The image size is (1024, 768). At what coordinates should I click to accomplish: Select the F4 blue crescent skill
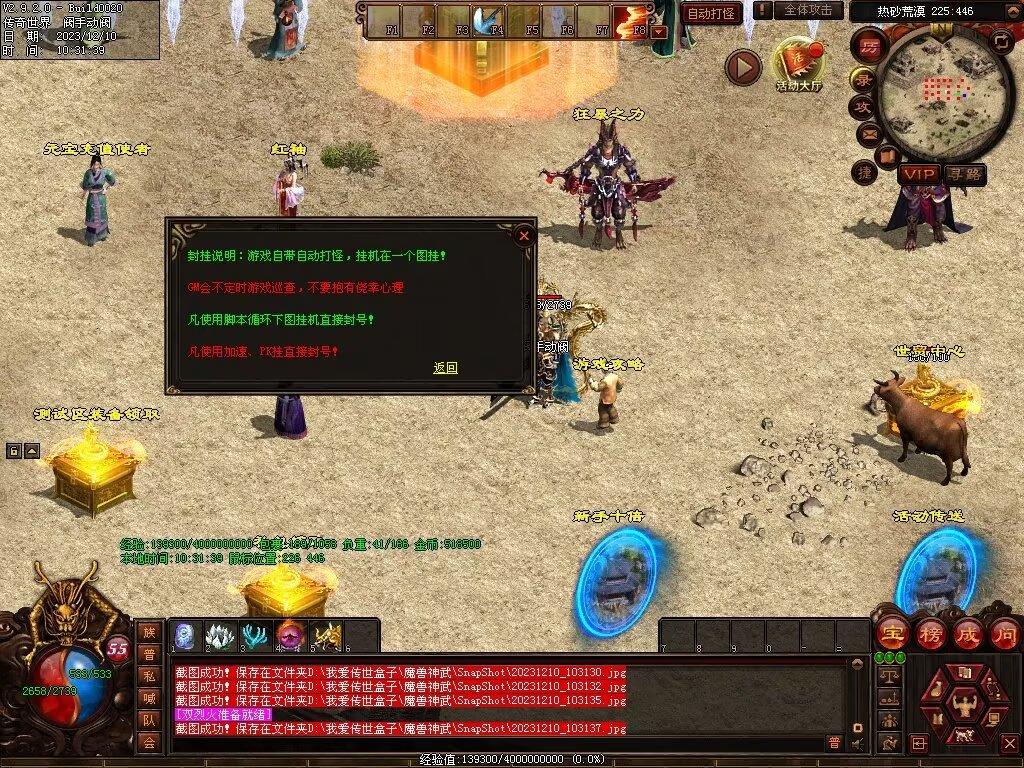tap(490, 21)
